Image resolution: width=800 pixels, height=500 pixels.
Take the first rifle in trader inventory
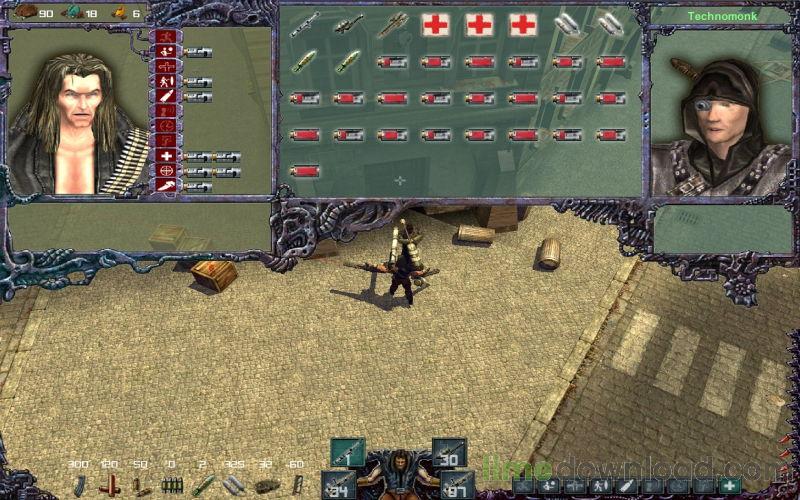coord(304,25)
